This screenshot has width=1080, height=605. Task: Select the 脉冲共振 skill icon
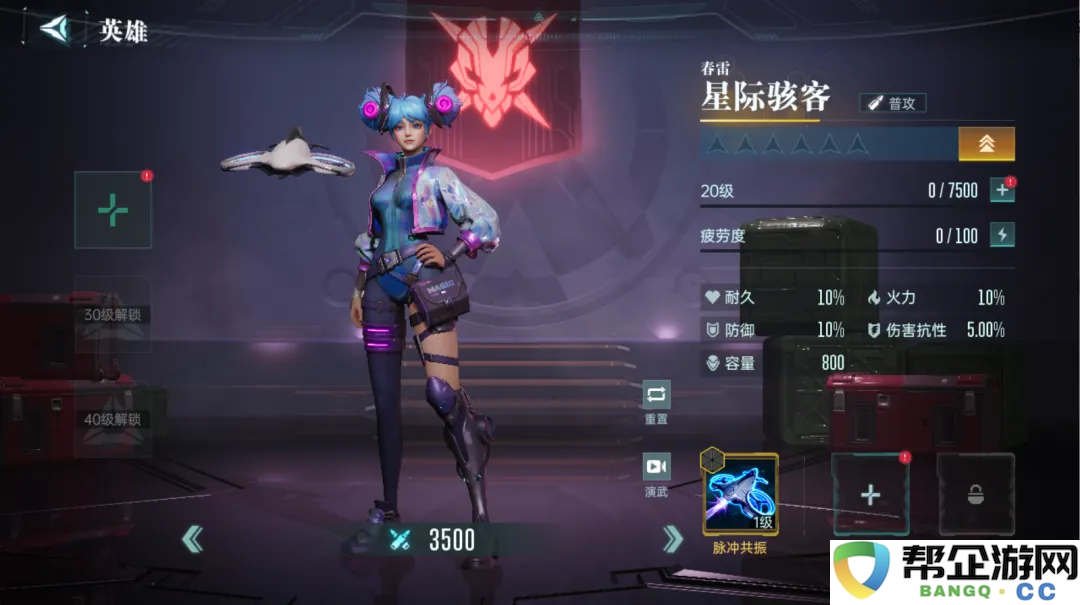[x=739, y=494]
